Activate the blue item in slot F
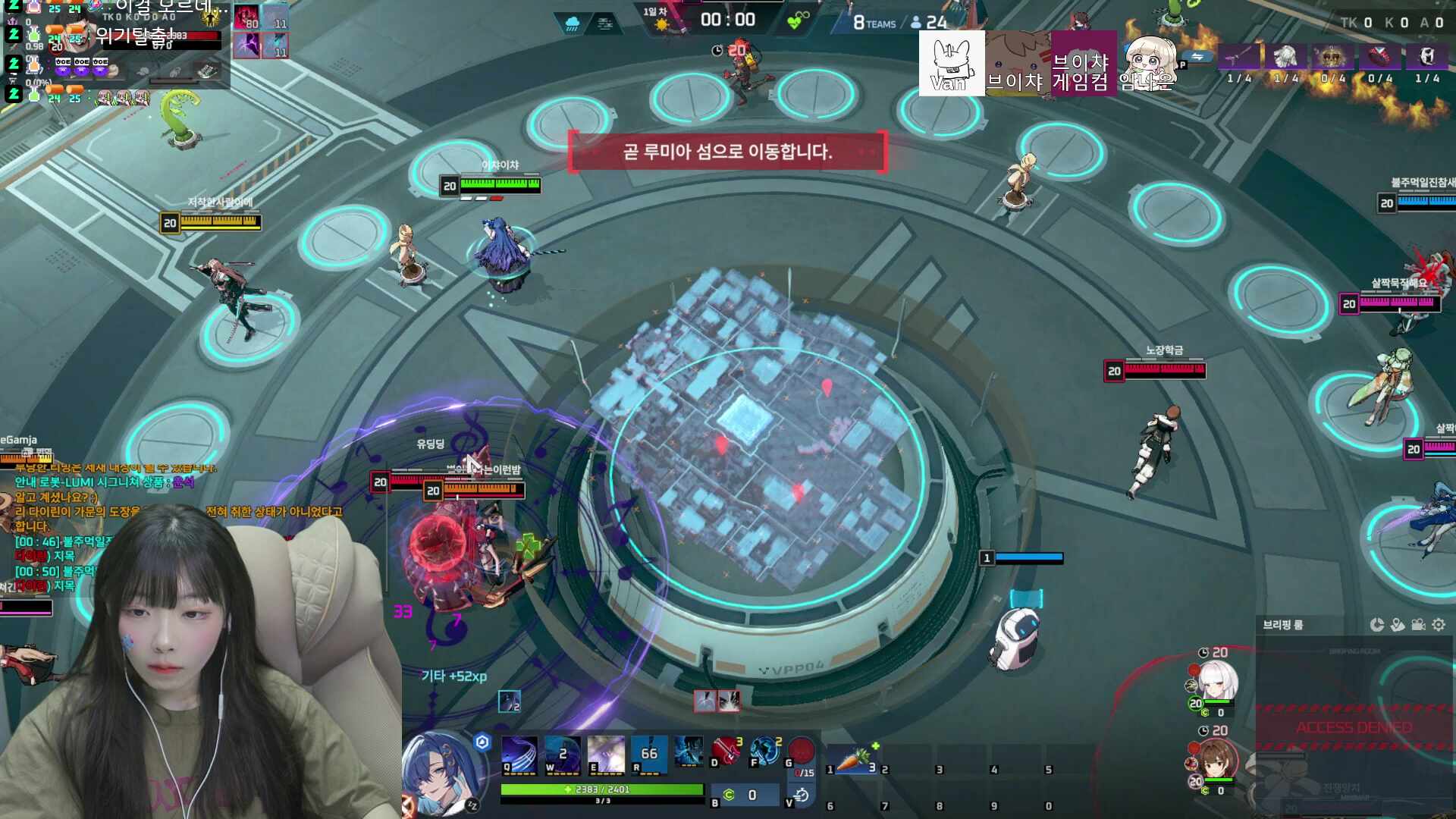1456x819 pixels. (764, 751)
